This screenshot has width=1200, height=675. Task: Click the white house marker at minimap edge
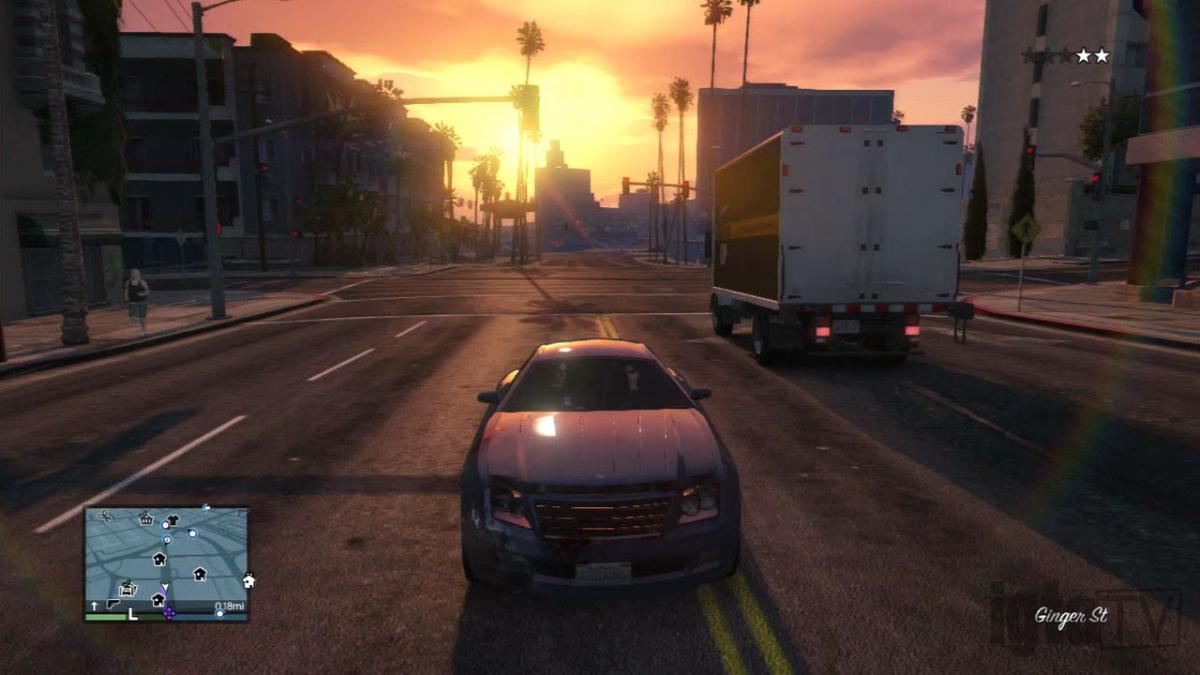[249, 580]
